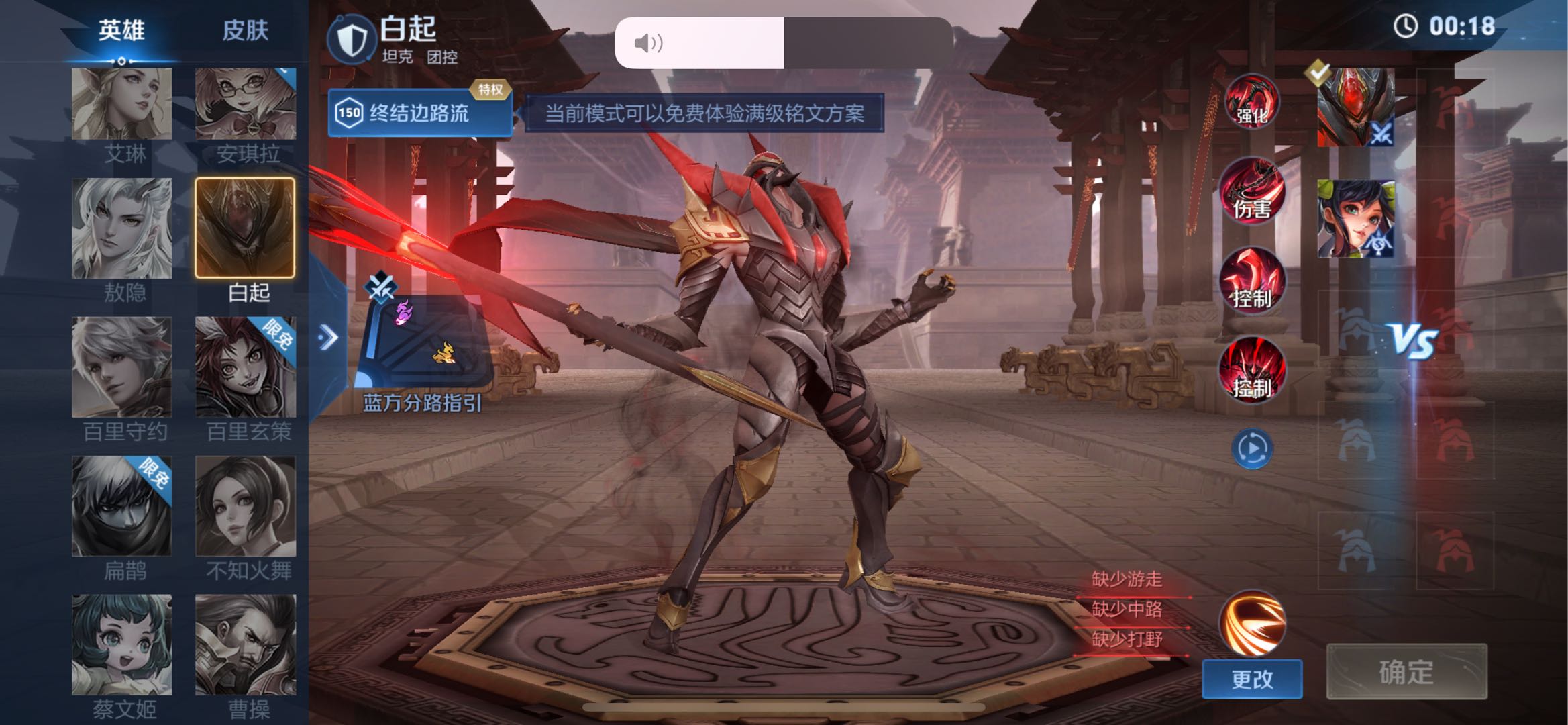Viewport: 1568px width, 725px height.
Task: Select hero 百里玄策 portrait
Action: tap(245, 367)
